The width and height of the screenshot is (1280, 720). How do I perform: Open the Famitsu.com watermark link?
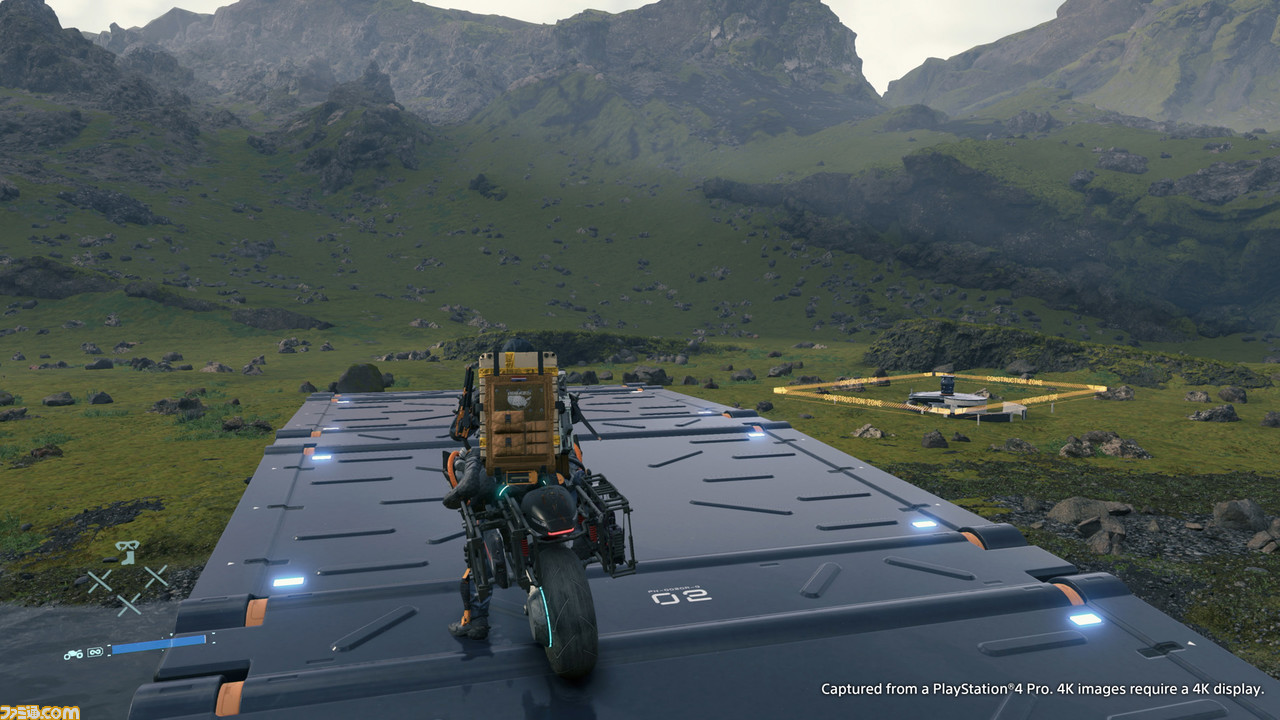[40, 711]
